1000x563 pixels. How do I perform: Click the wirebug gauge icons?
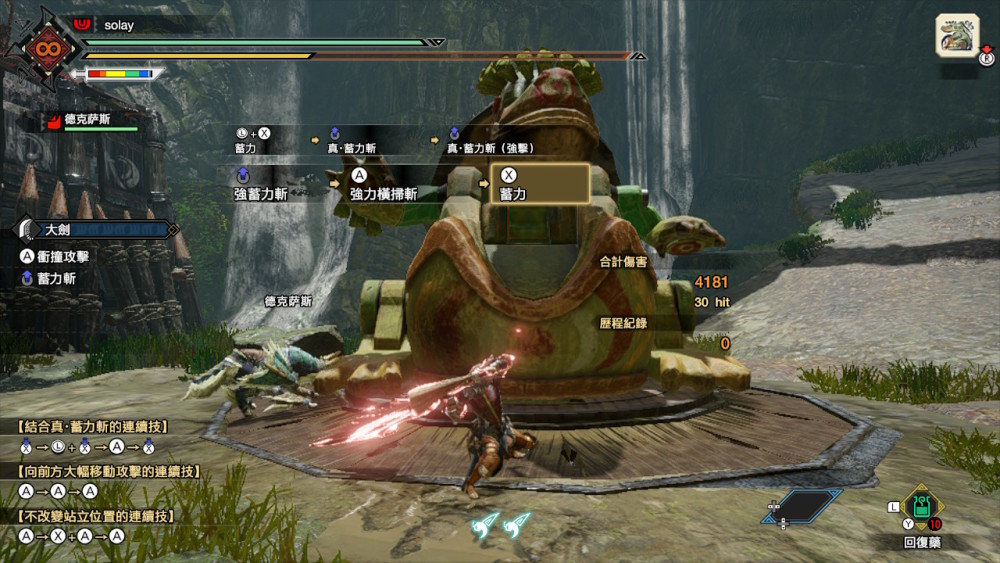click(x=501, y=523)
